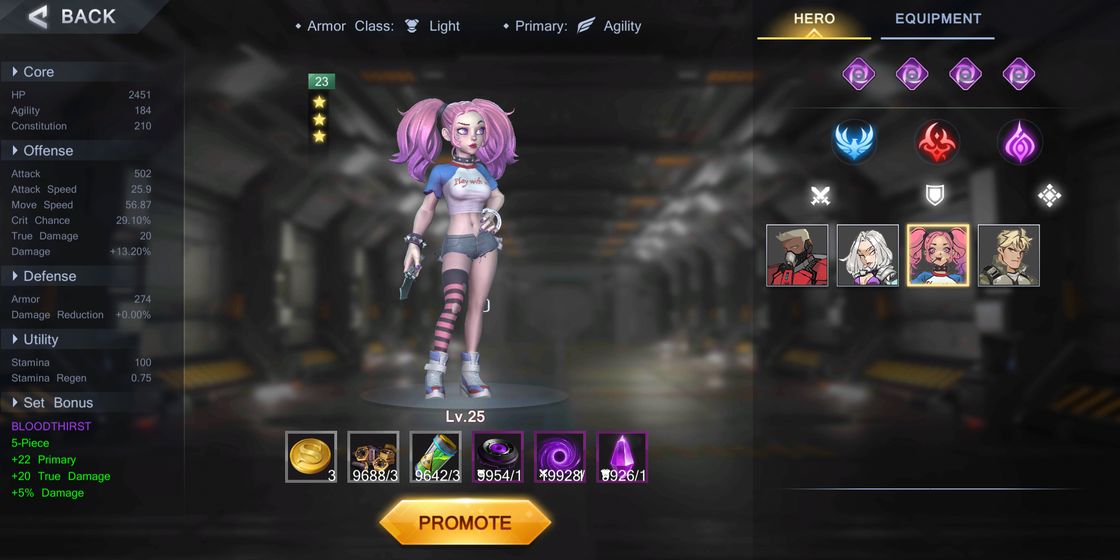Promote the hero with the PROMOTE button
Image resolution: width=1120 pixels, height=560 pixels.
[x=465, y=522]
